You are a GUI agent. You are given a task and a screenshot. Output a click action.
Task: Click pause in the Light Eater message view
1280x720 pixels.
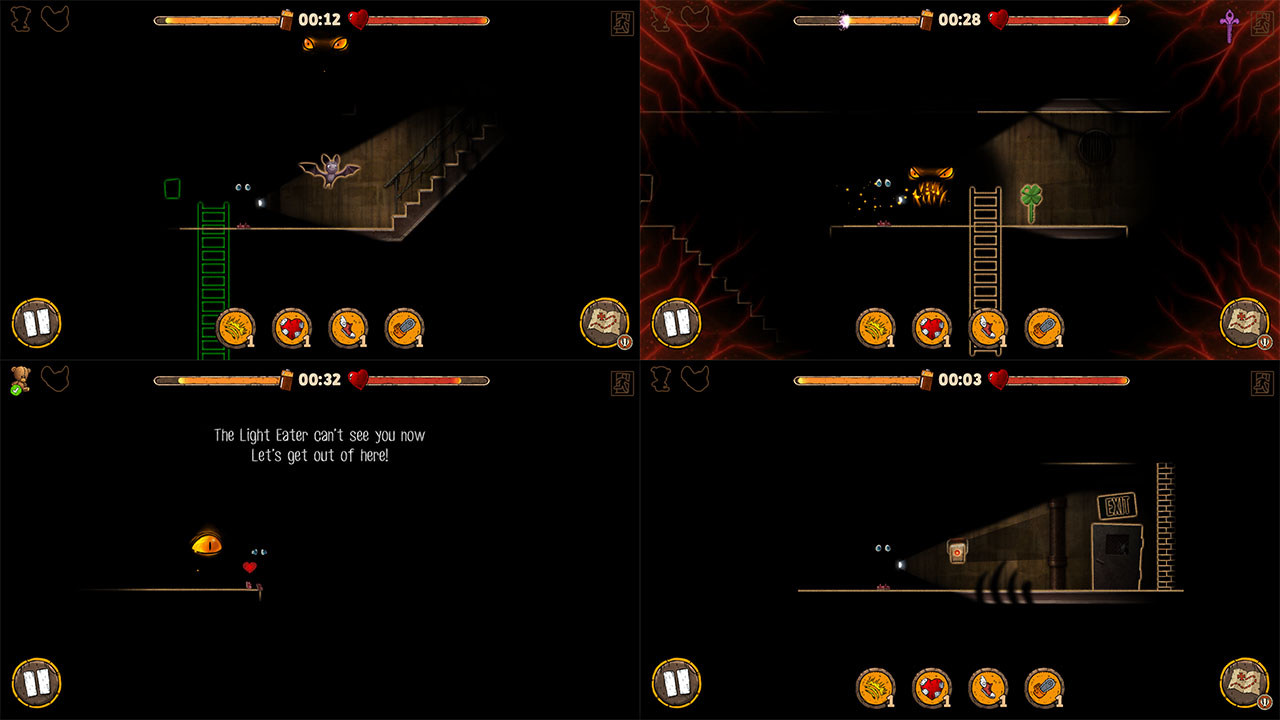pos(36,683)
